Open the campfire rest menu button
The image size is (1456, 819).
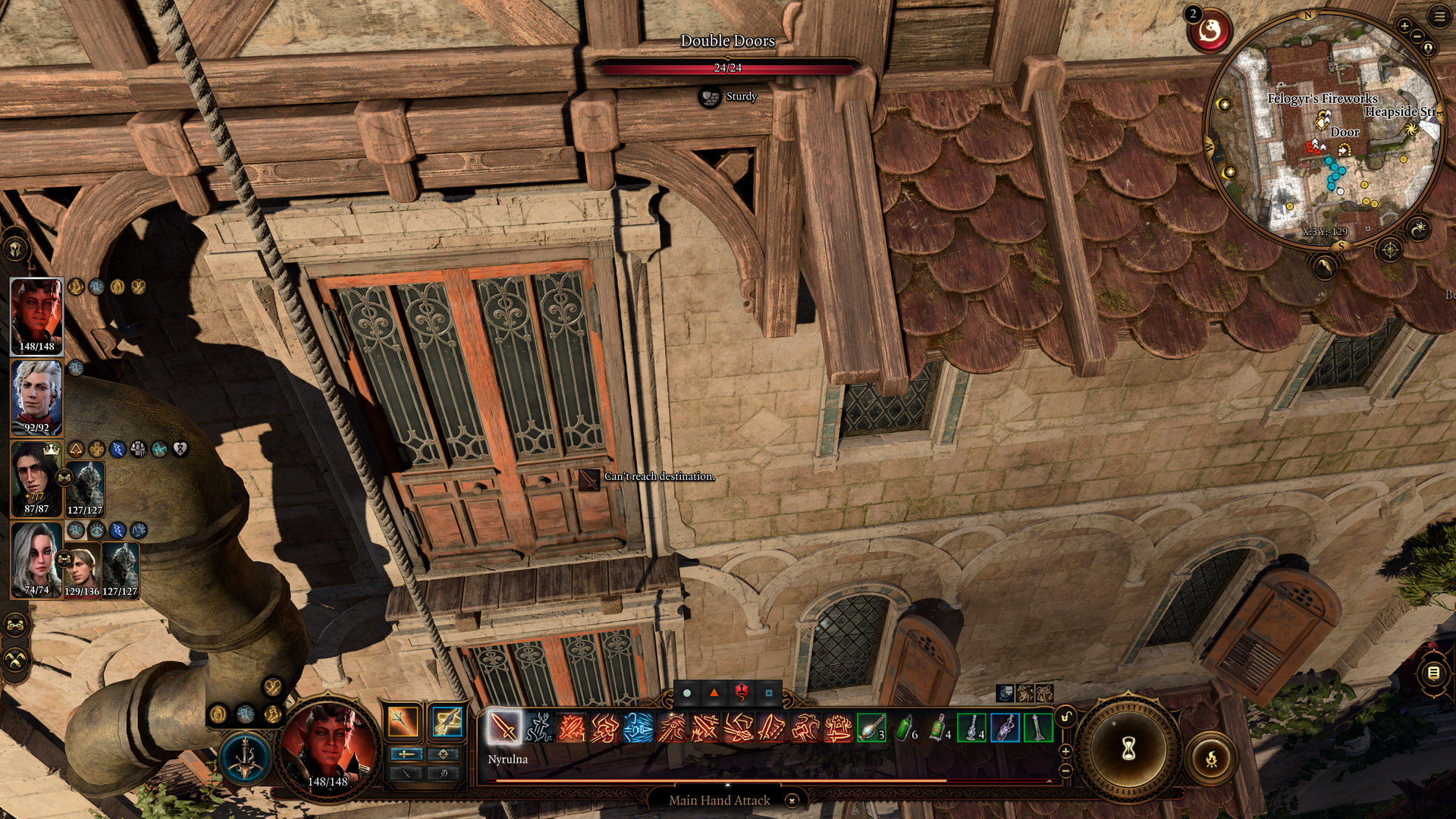(x=1211, y=758)
